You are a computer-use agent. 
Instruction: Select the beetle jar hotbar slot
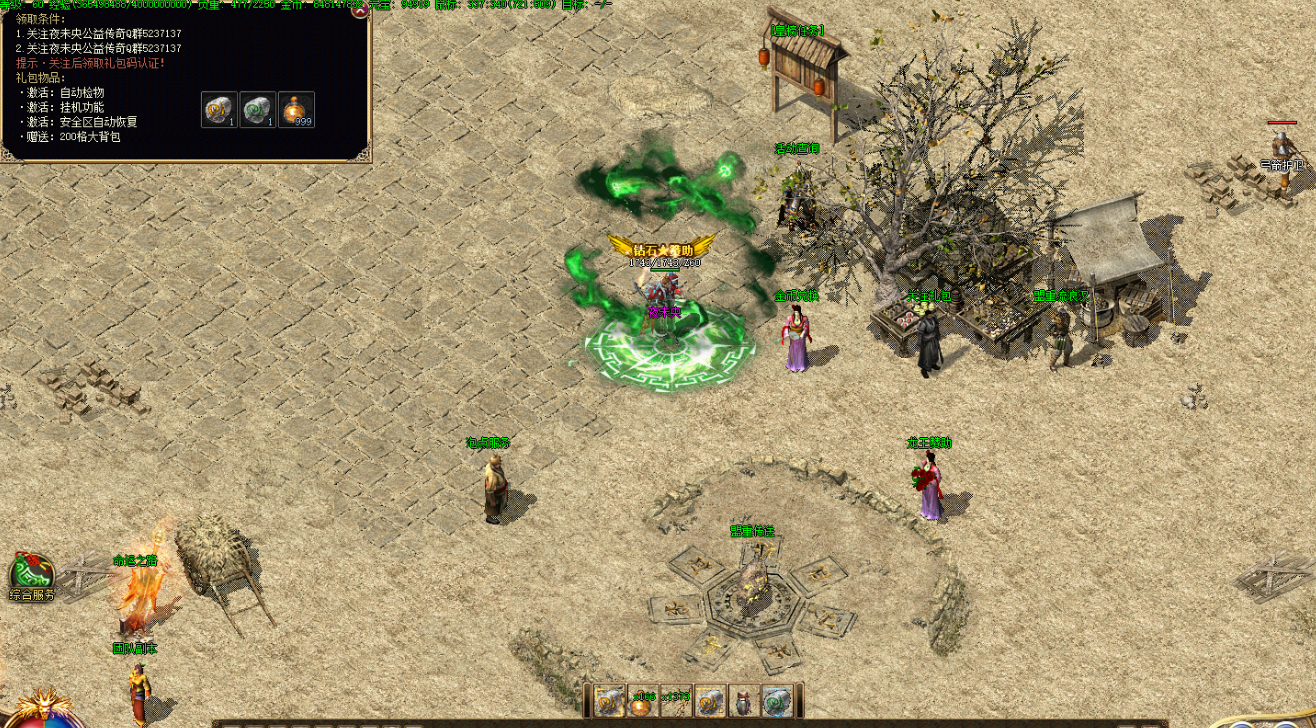point(744,702)
